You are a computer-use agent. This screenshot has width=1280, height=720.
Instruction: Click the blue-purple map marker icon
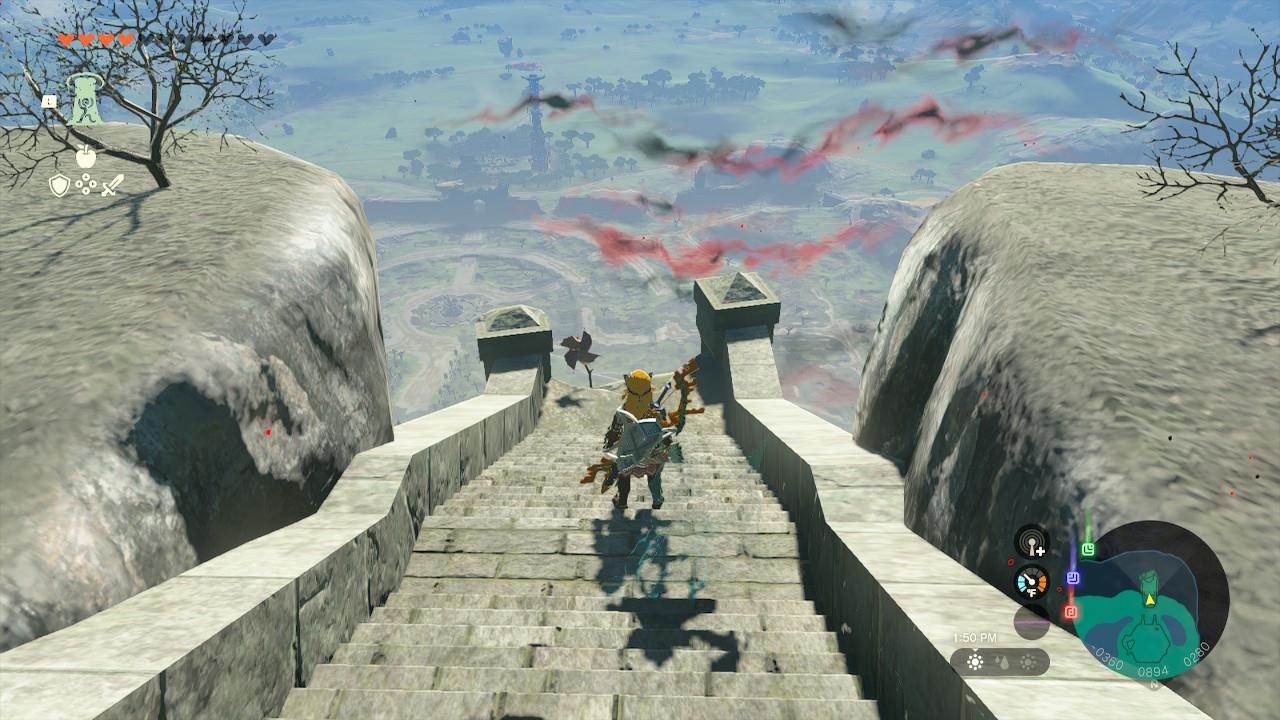1072,578
